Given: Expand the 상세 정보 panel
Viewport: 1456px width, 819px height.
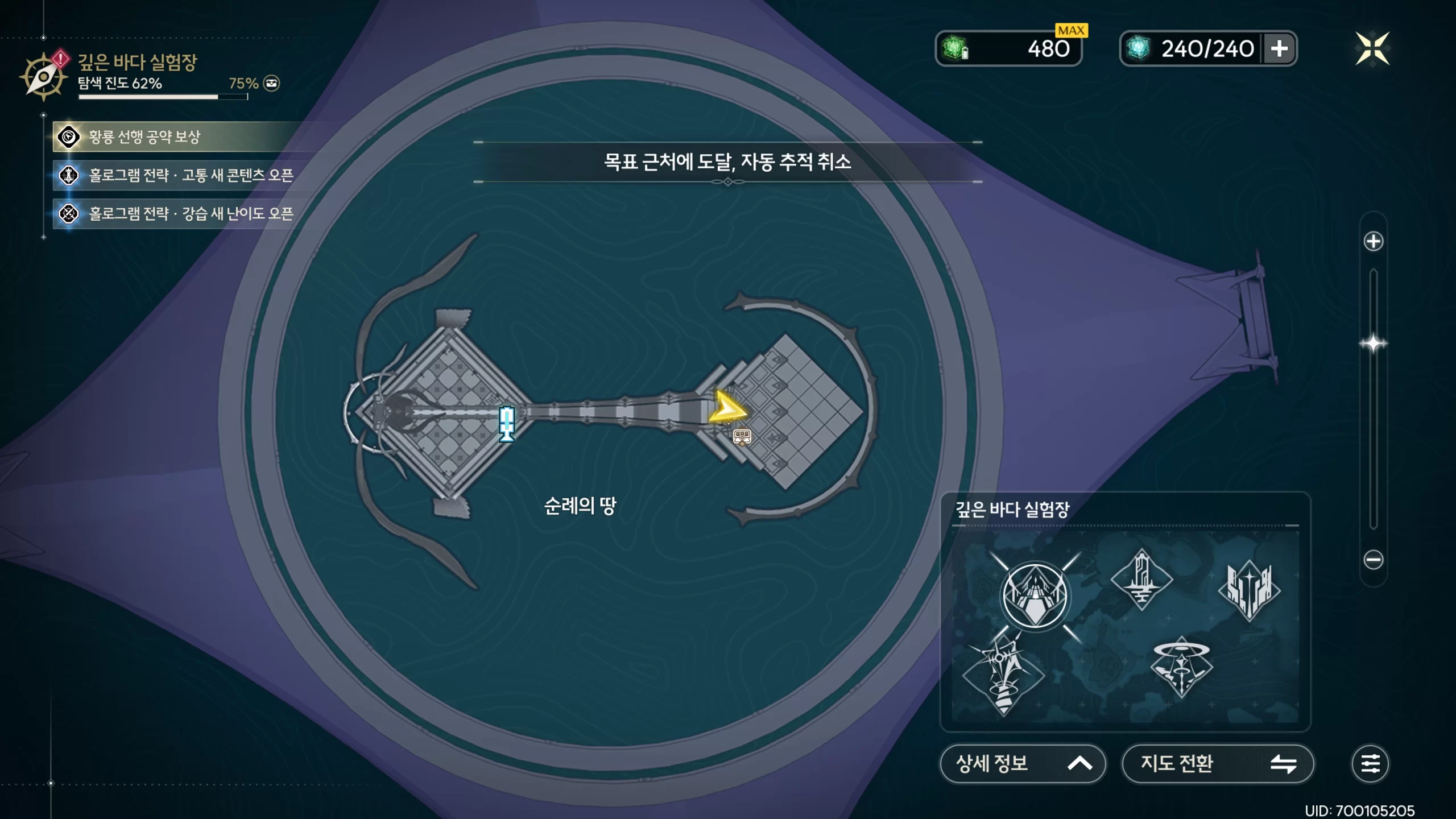Looking at the screenshot, I should point(1022,763).
